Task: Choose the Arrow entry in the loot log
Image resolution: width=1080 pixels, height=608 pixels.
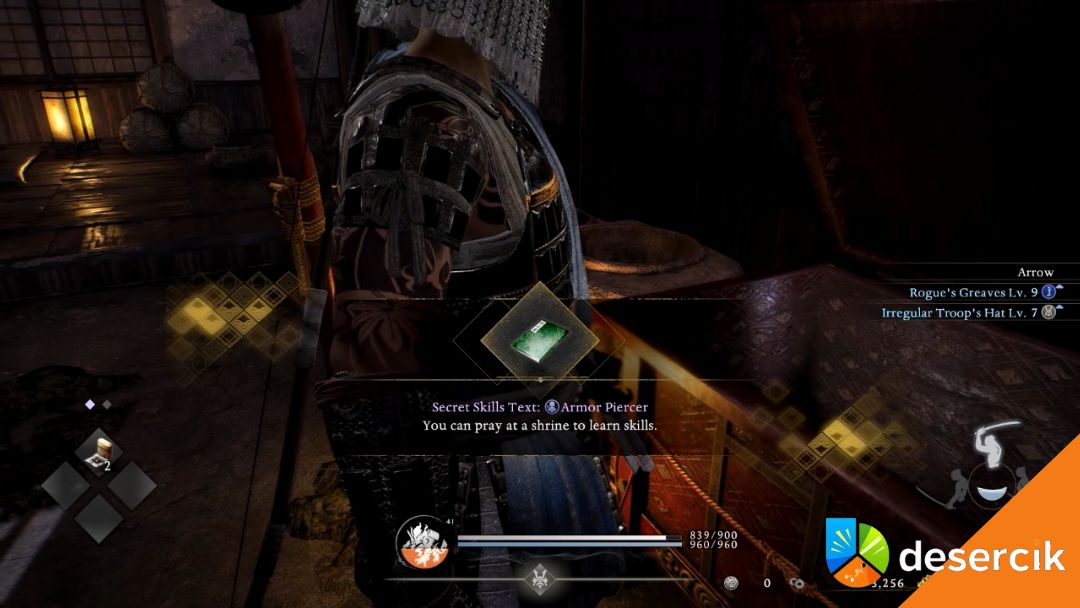Action: pyautogui.click(x=1035, y=272)
